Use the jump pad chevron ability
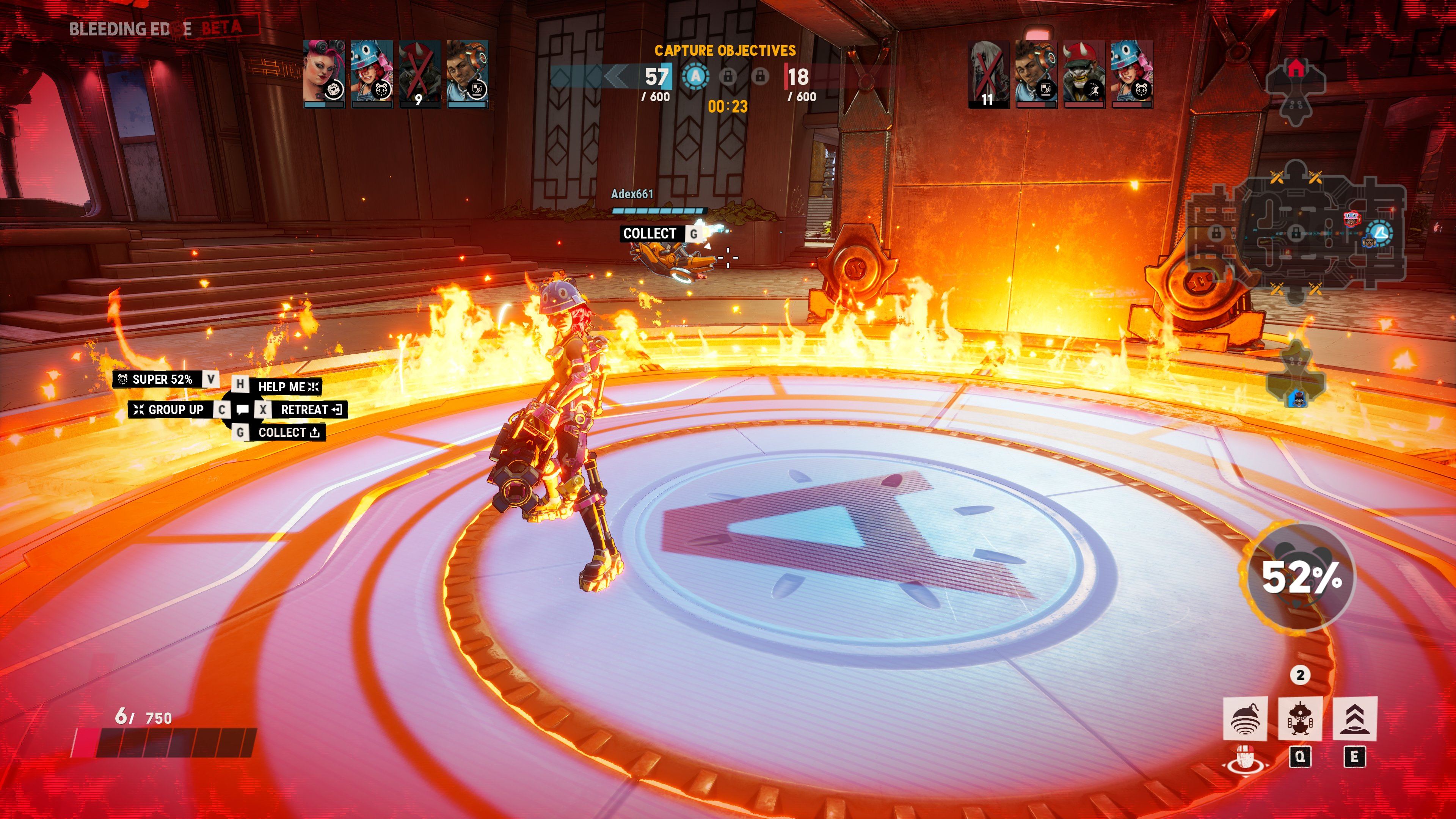 (1355, 719)
